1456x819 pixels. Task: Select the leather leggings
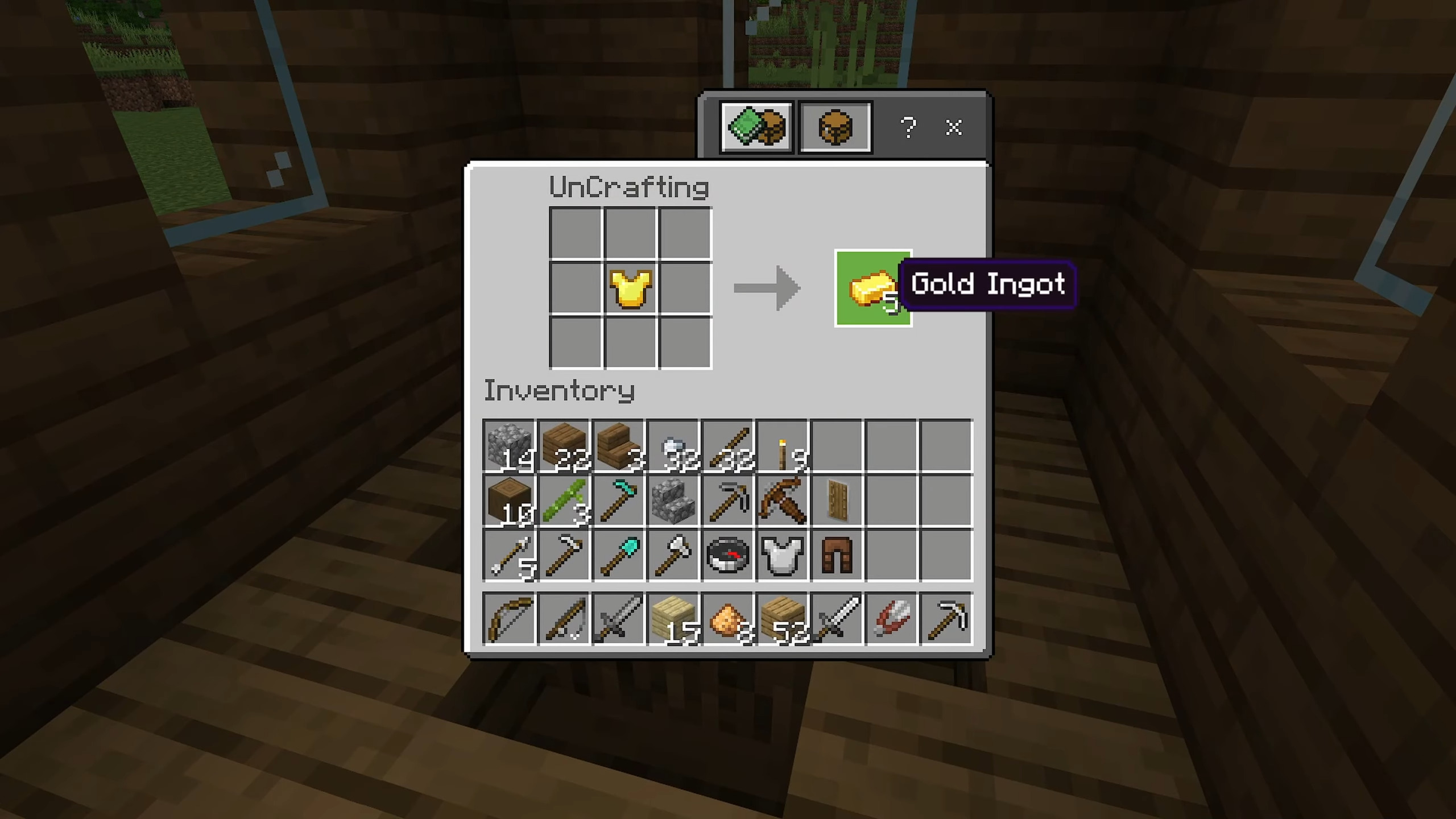pos(837,555)
